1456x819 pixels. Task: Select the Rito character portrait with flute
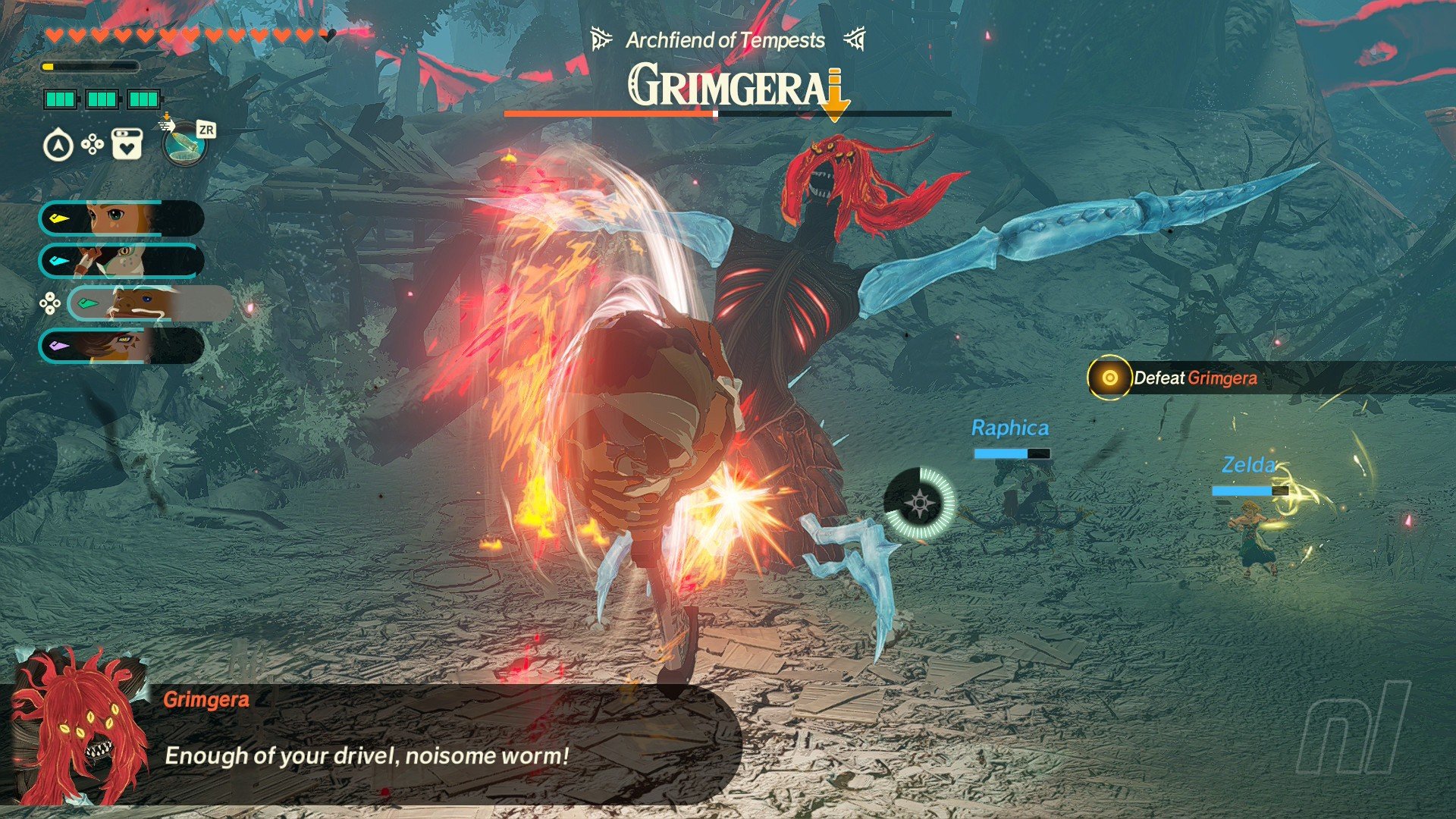tap(121, 261)
